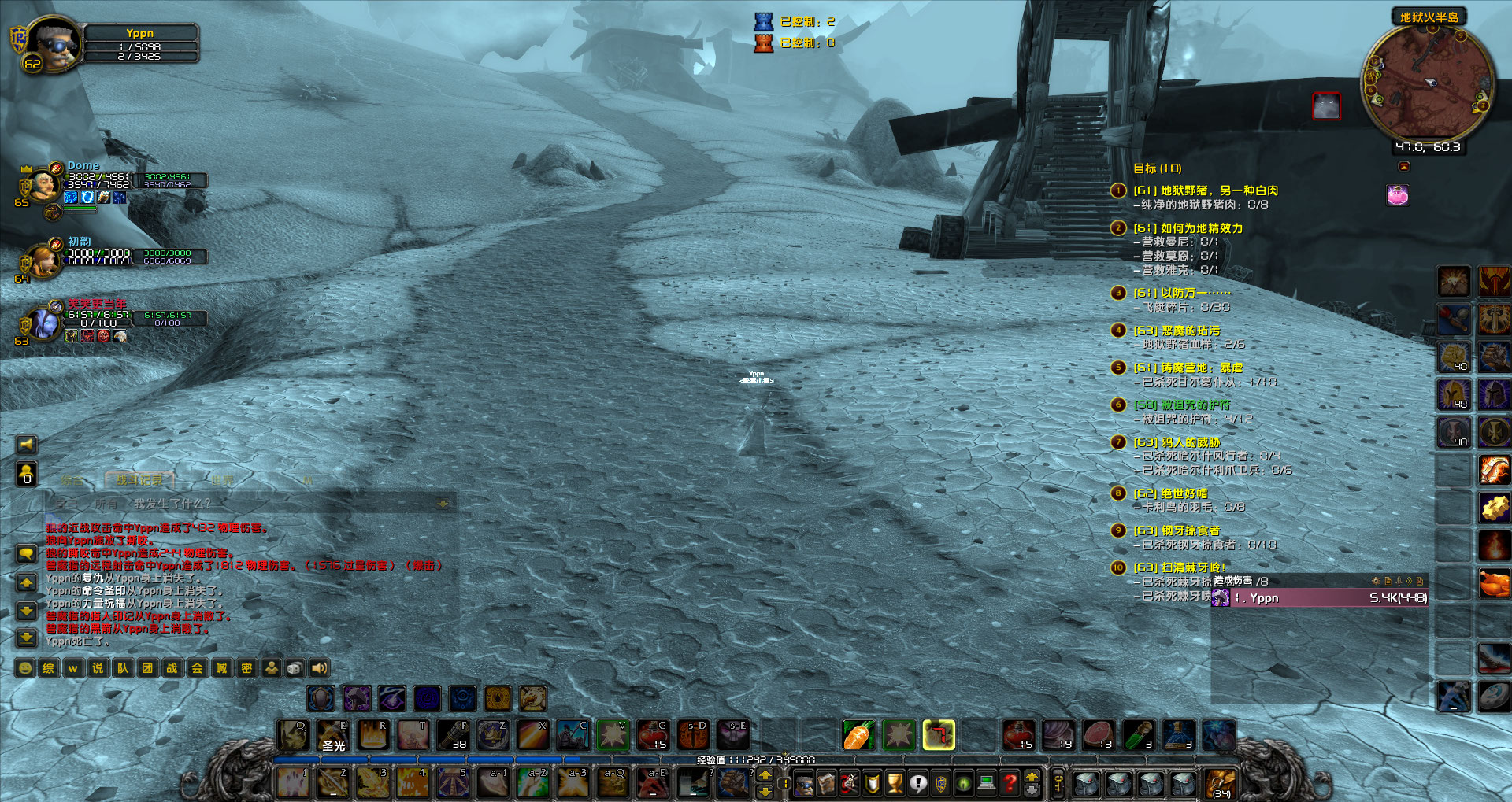This screenshot has height=802, width=1512.
Task: Switch to the 世界 chat tab
Action: pyautogui.click(x=221, y=479)
